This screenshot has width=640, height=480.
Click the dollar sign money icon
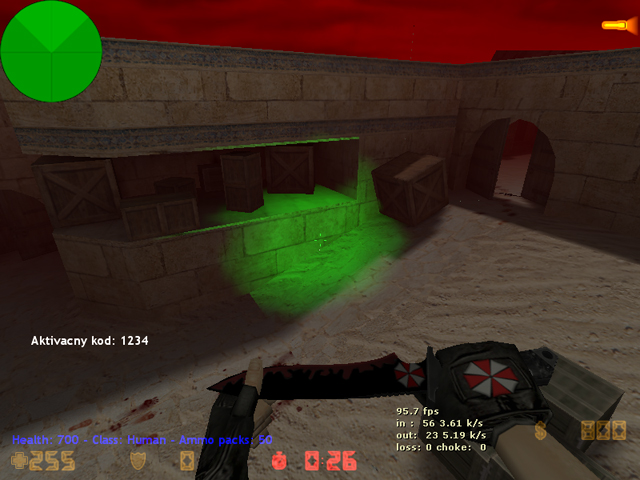(x=541, y=432)
